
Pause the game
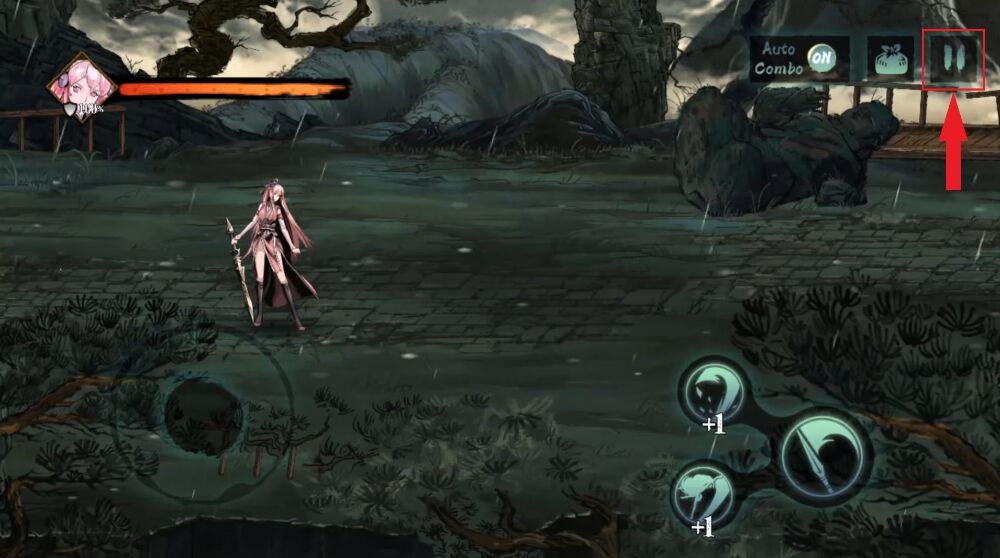pos(952,60)
